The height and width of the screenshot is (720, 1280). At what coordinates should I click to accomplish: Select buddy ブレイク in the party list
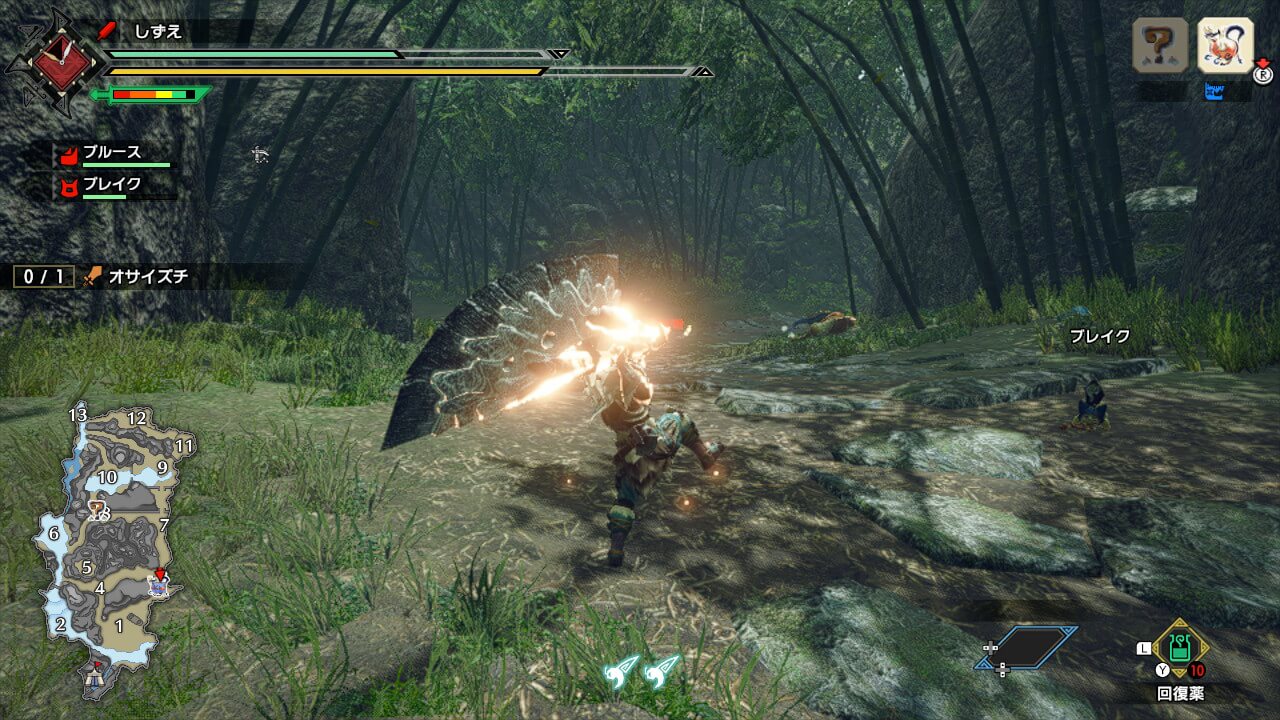pyautogui.click(x=112, y=184)
